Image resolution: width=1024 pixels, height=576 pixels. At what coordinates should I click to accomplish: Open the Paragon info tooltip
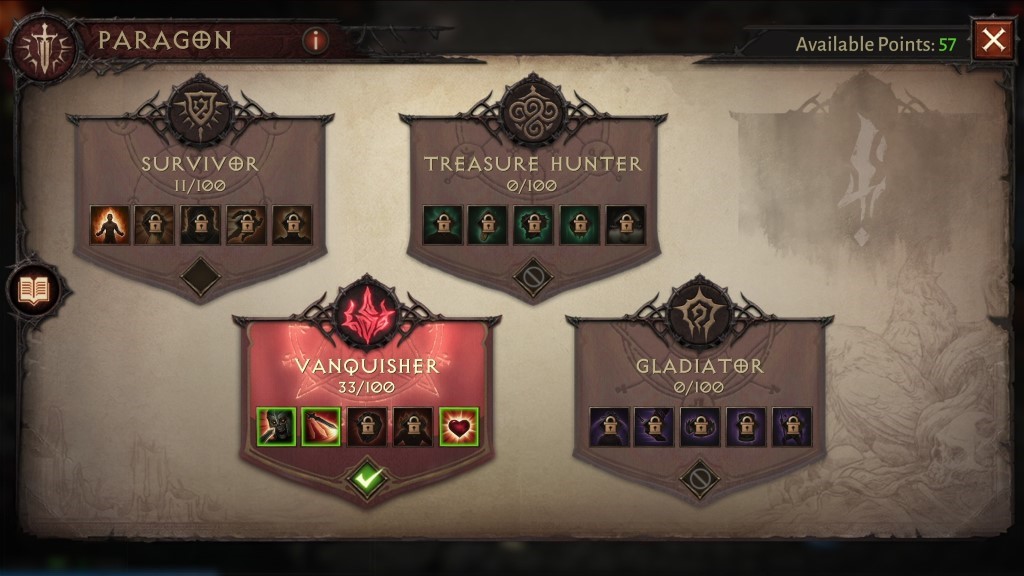[x=315, y=41]
